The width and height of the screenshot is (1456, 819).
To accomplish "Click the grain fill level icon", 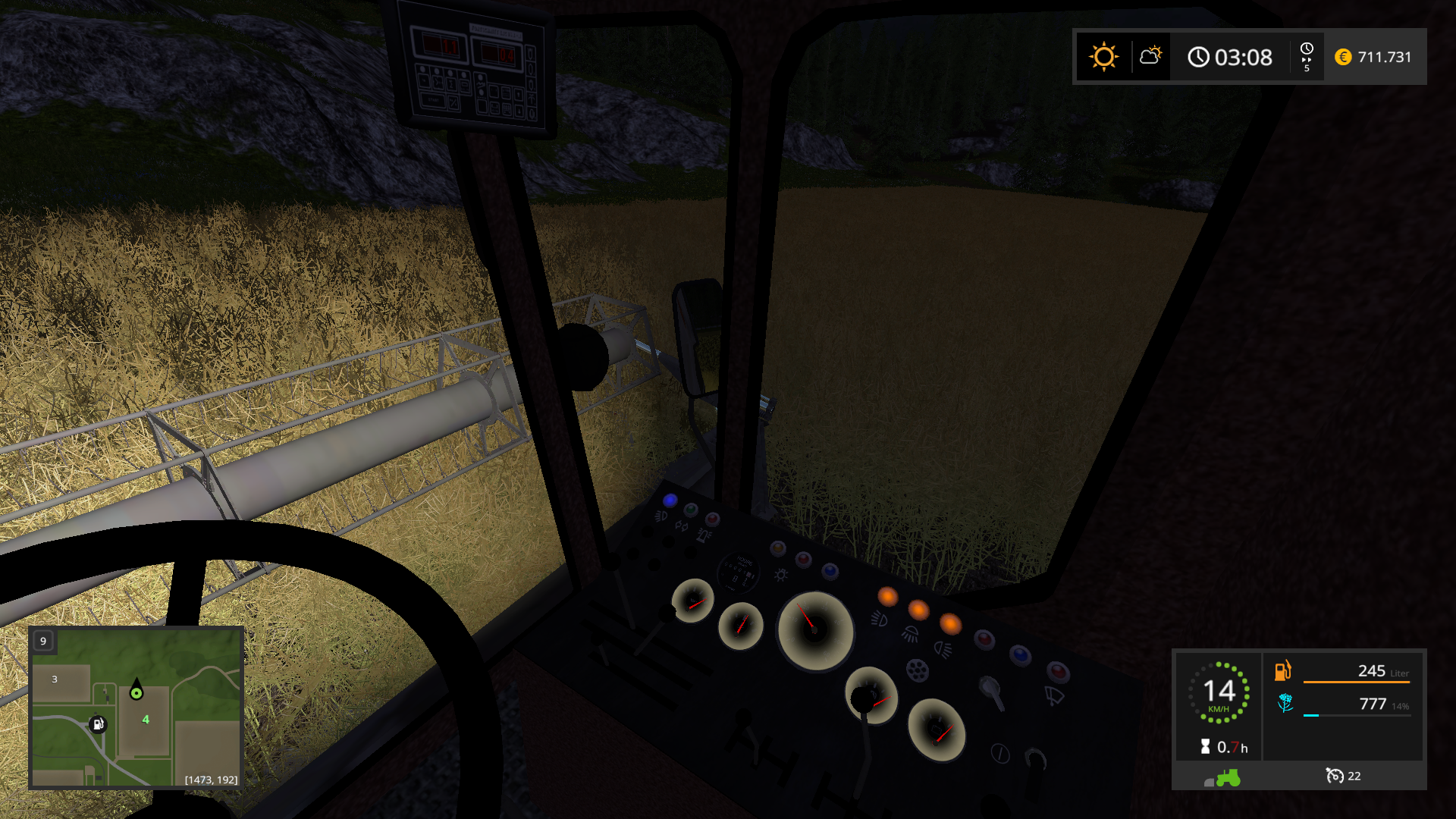I will click(1285, 704).
